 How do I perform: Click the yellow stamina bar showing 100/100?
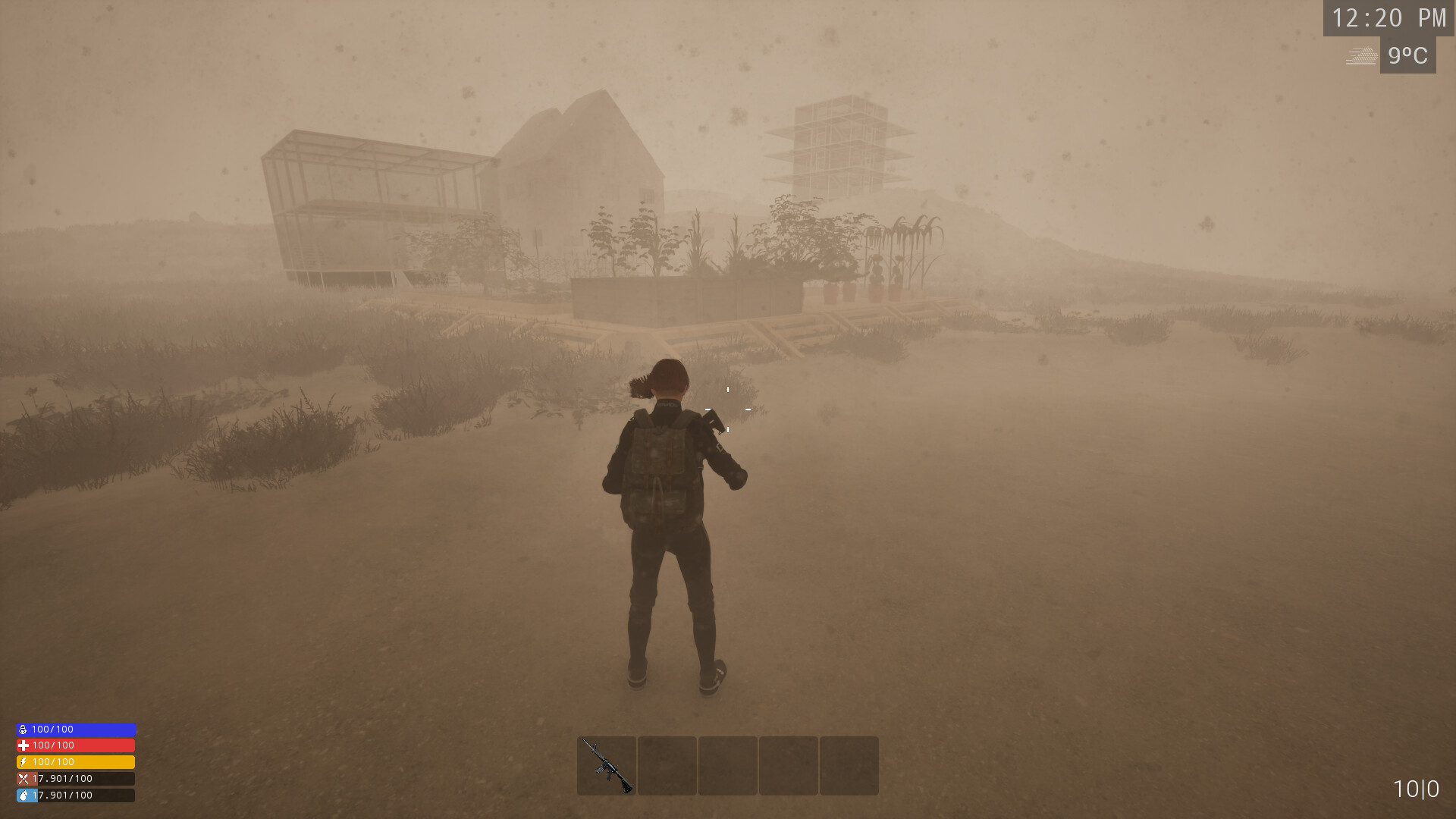pyautogui.click(x=76, y=762)
